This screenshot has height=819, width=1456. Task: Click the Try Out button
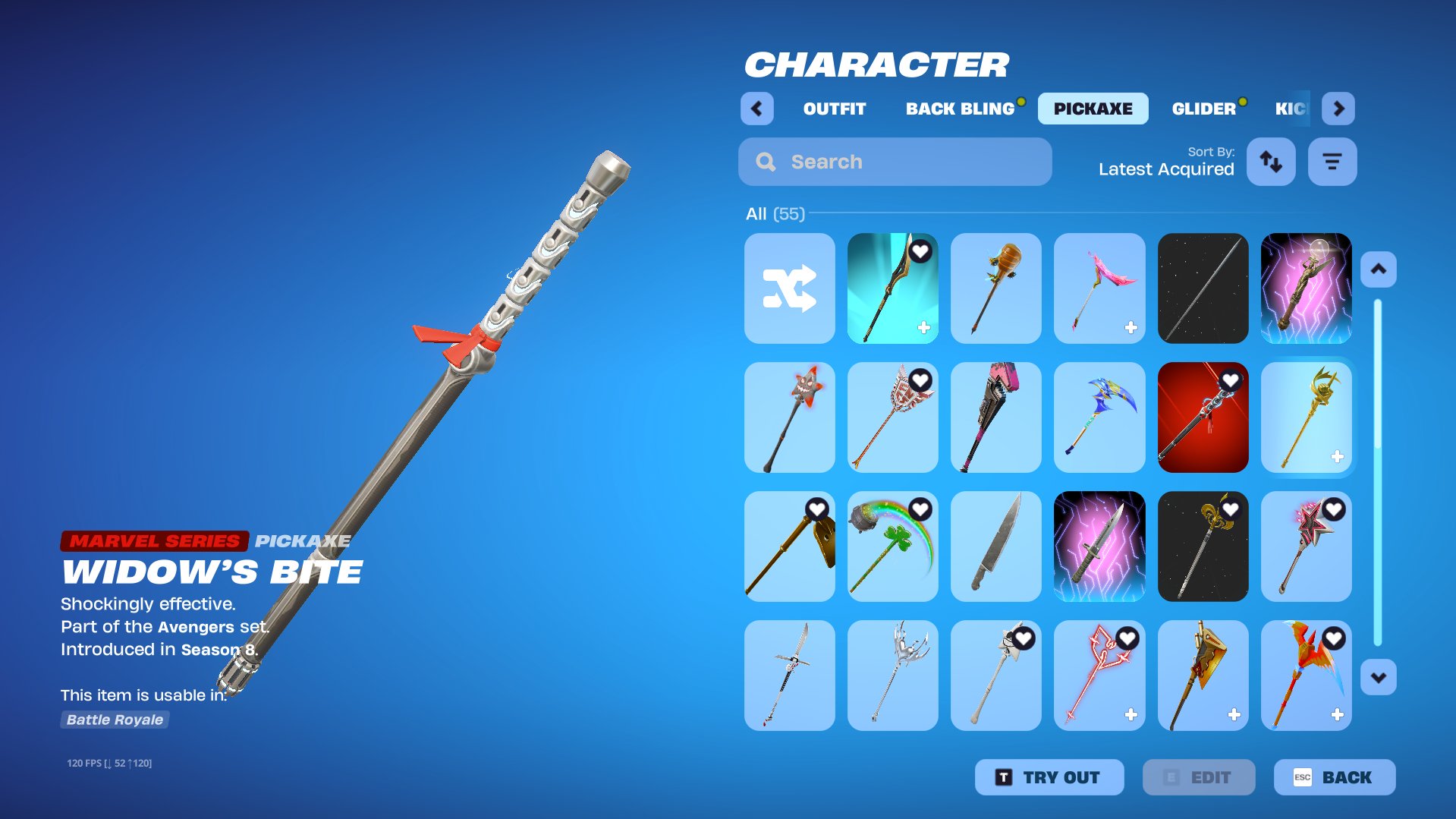1049,777
